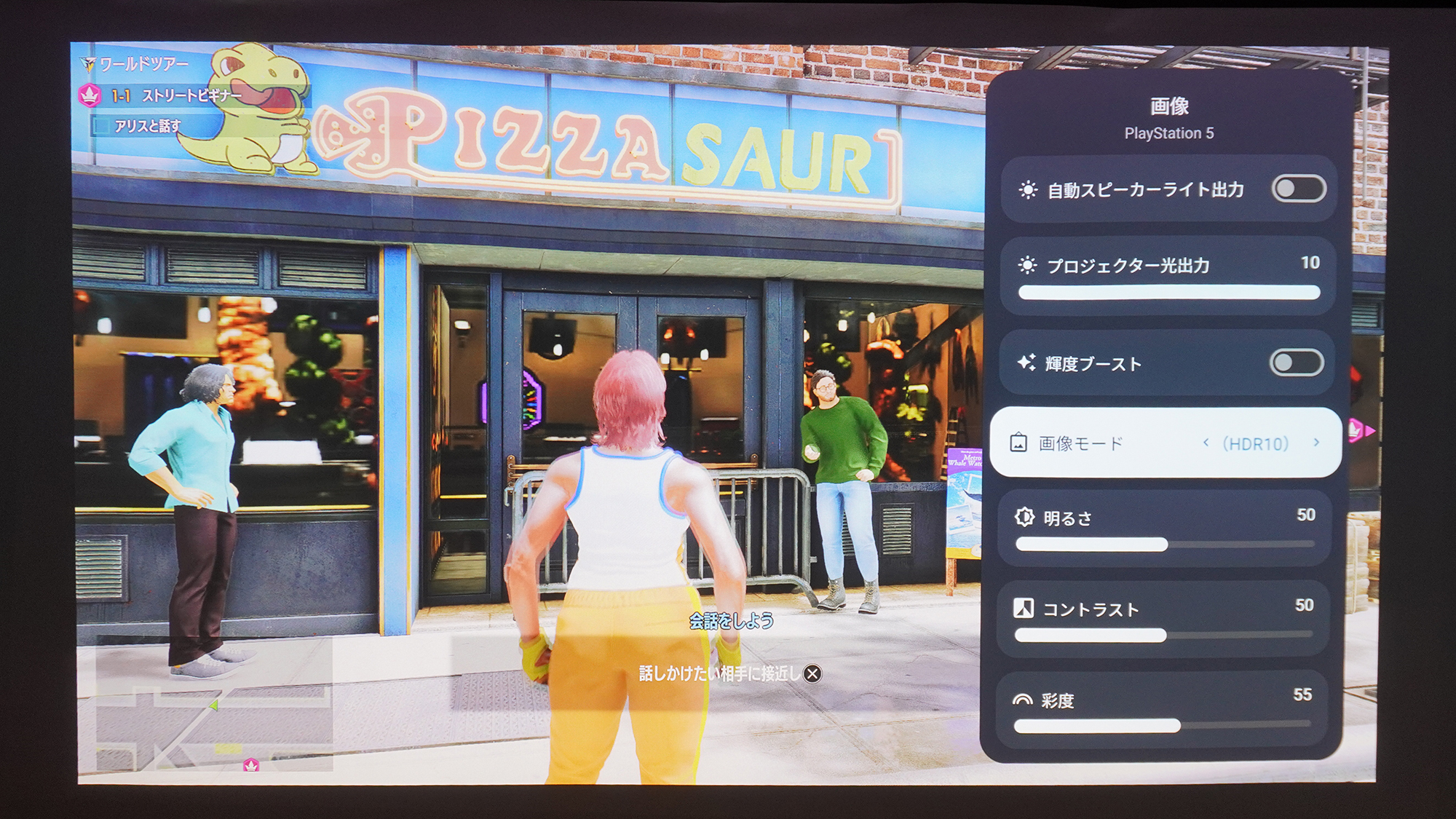Click the picture icon beside 画像モード
The width and height of the screenshot is (1456, 819).
1018,441
